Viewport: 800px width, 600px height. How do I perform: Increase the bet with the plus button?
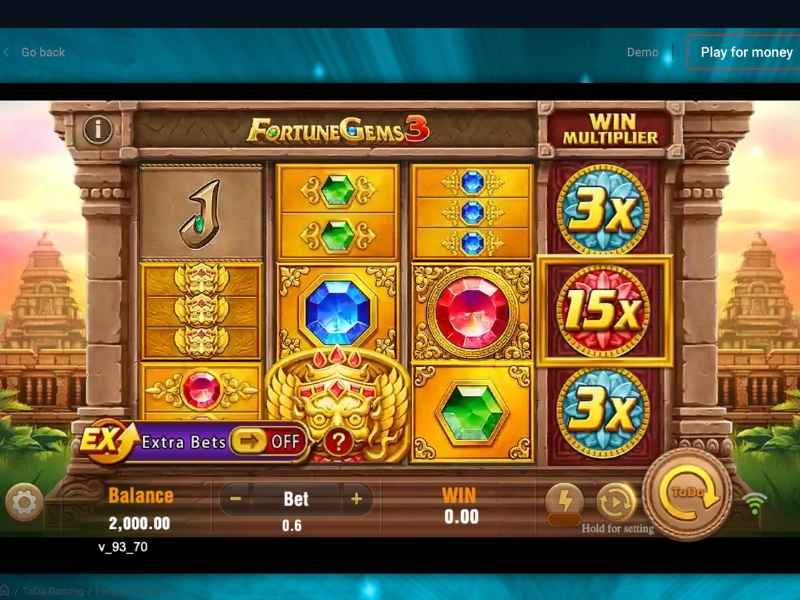[355, 498]
